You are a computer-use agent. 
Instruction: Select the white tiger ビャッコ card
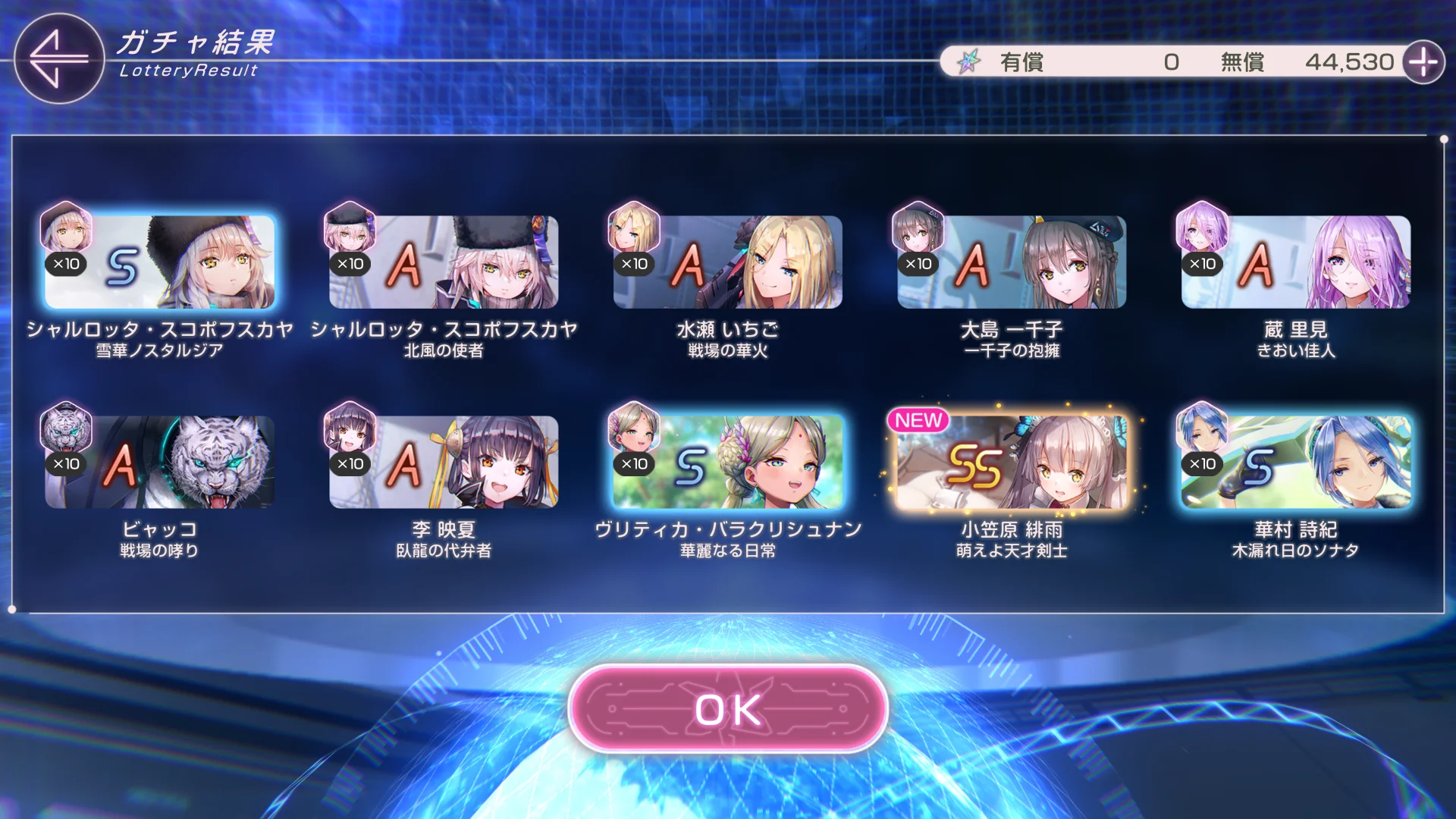159,462
